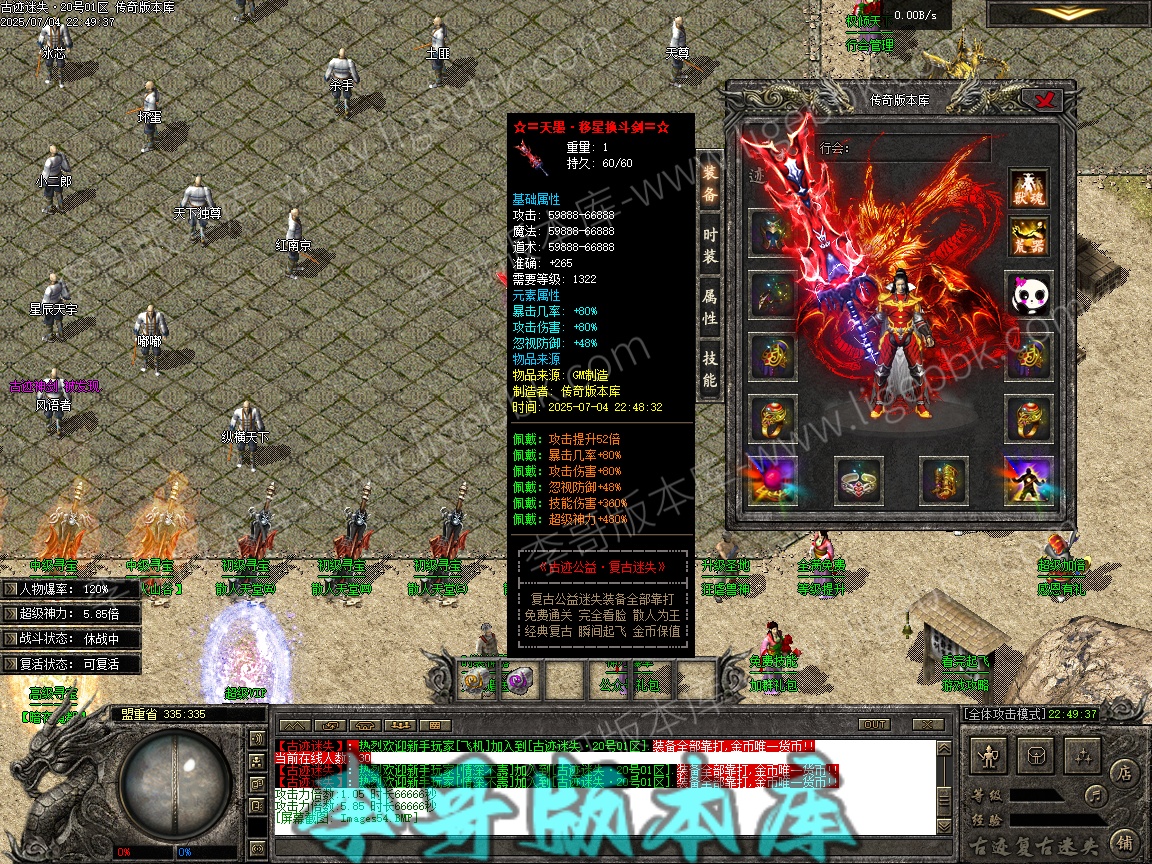Viewport: 1152px width, 864px height.
Task: Click the OUT button on chat bar
Action: pos(874,724)
